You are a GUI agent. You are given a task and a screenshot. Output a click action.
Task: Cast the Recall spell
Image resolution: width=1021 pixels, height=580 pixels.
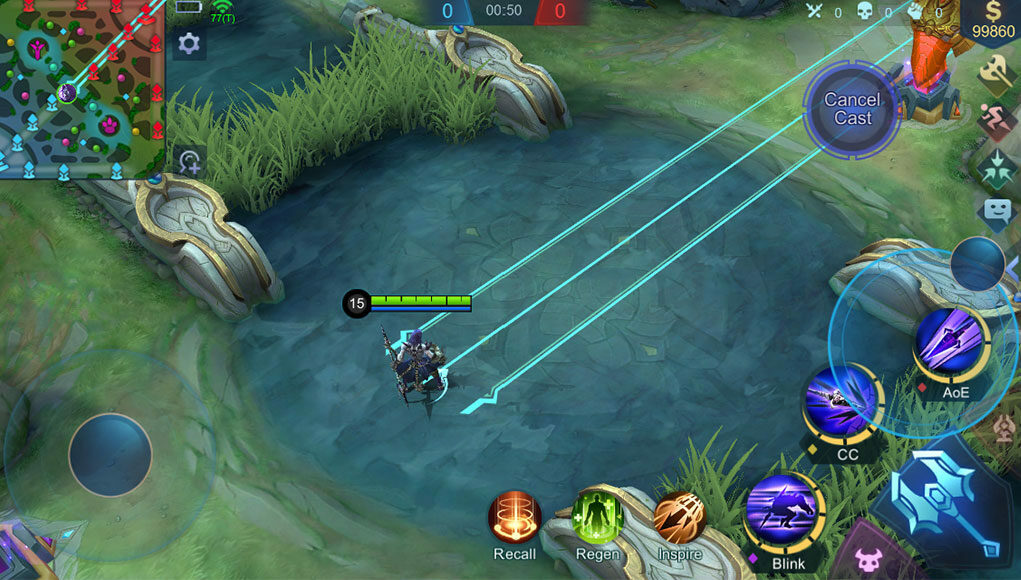click(514, 517)
